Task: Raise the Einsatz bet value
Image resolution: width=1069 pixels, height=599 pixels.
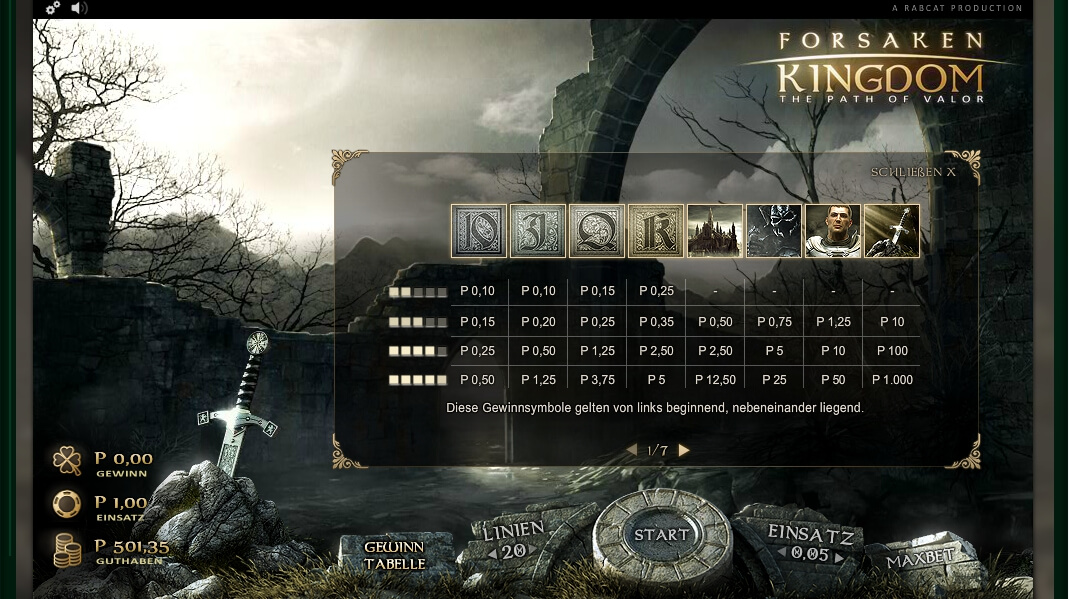Action: 840,555
